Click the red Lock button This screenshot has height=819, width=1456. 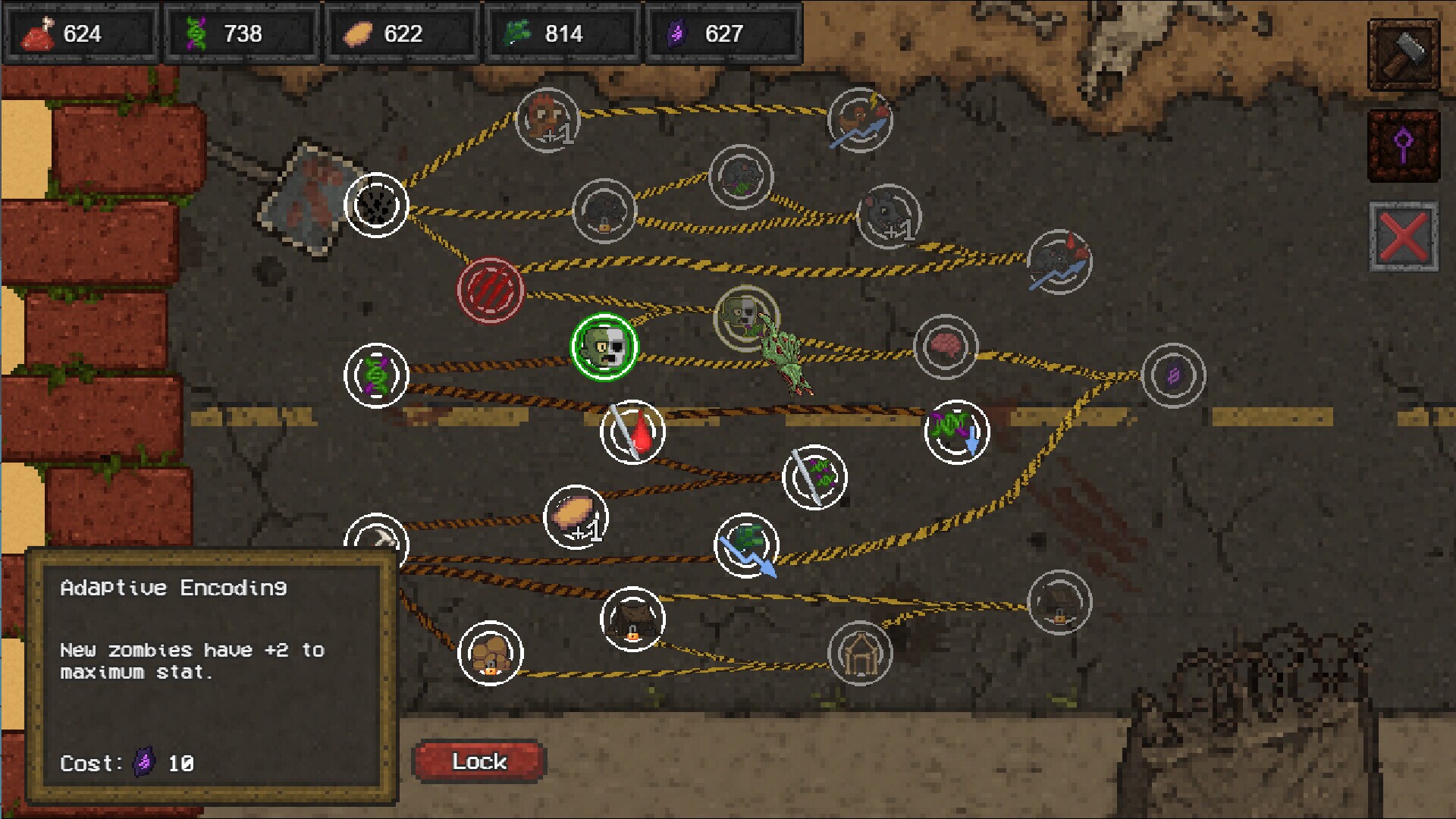(479, 761)
